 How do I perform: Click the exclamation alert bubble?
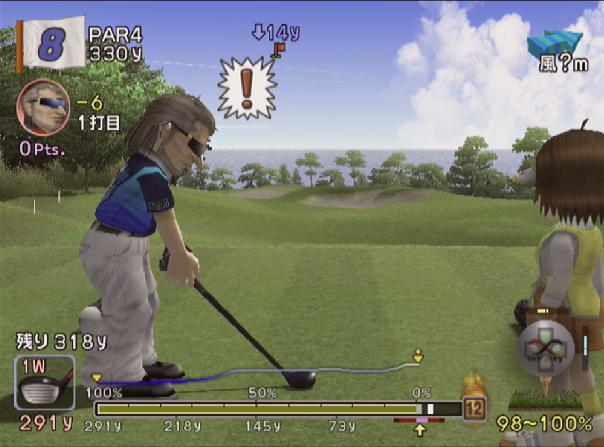click(x=245, y=88)
